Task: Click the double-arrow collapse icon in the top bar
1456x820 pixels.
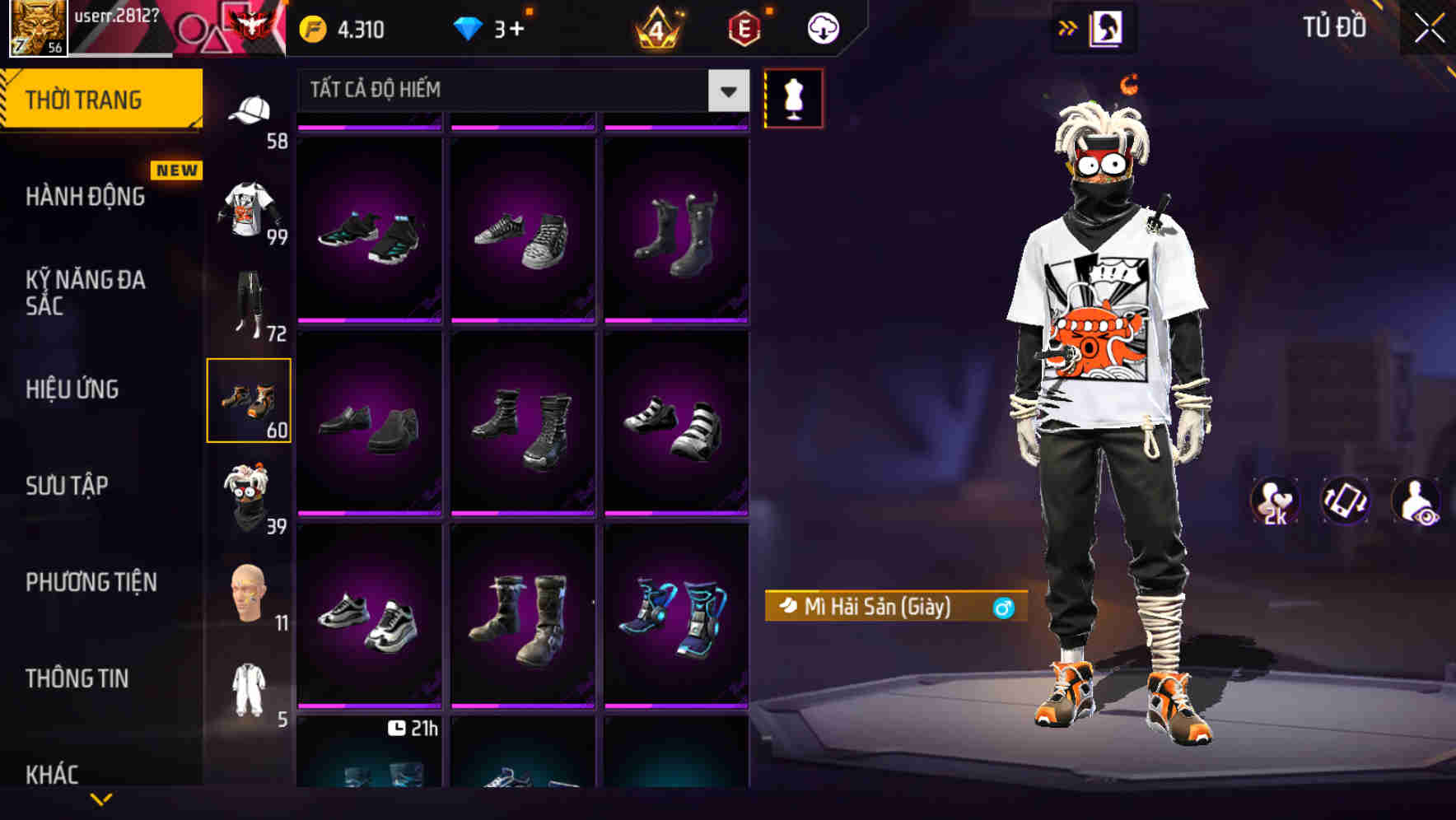Action: 1068,27
